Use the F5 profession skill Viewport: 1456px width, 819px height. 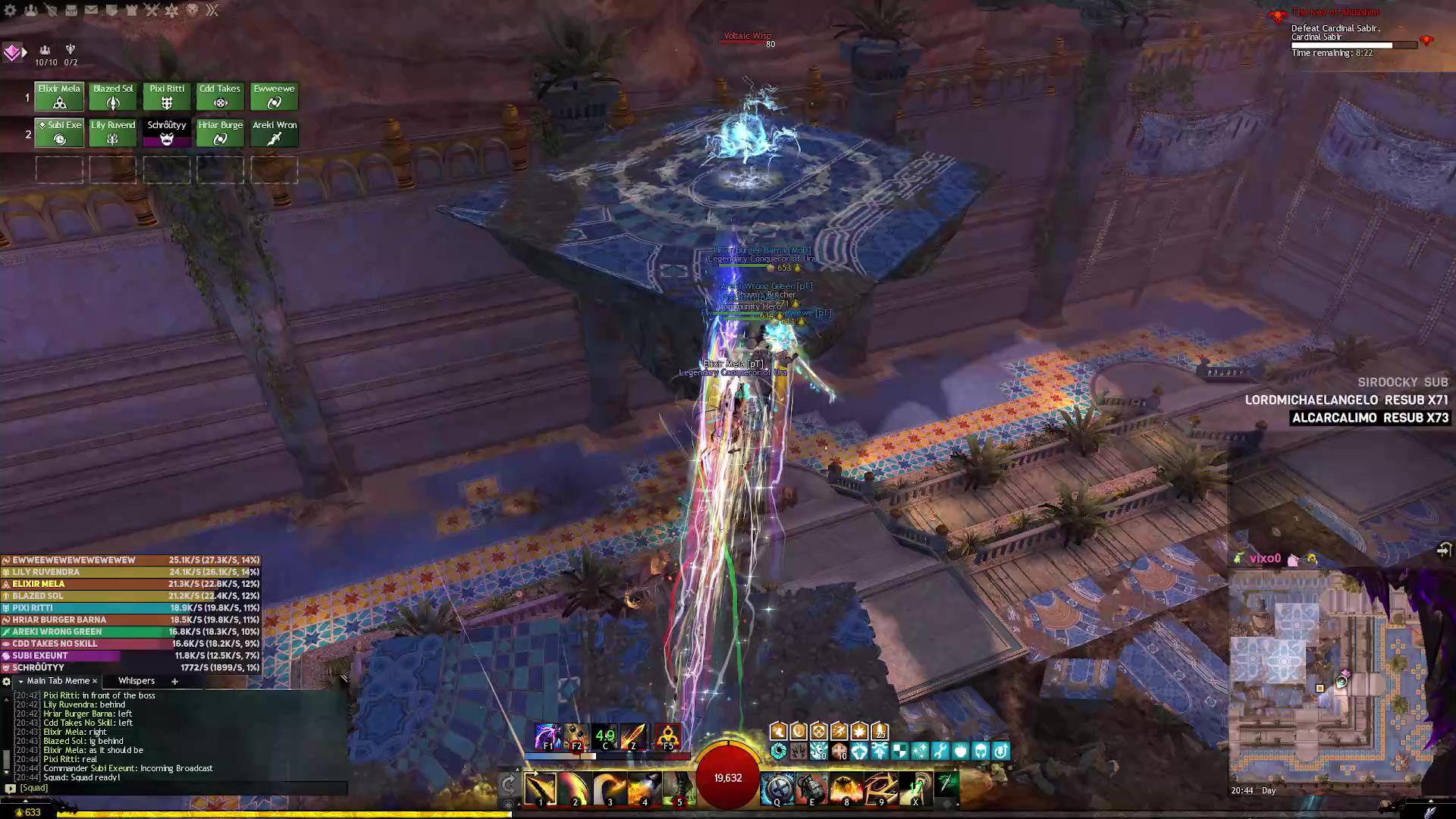tap(667, 736)
